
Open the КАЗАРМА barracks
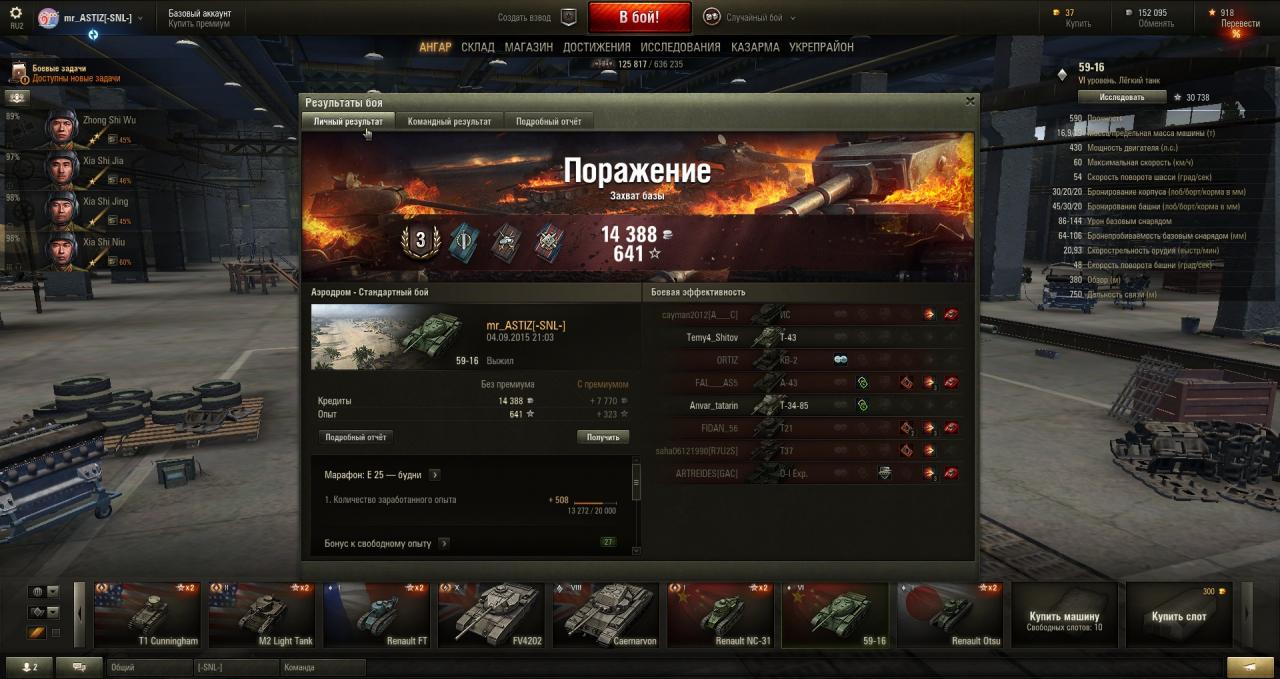coord(755,47)
